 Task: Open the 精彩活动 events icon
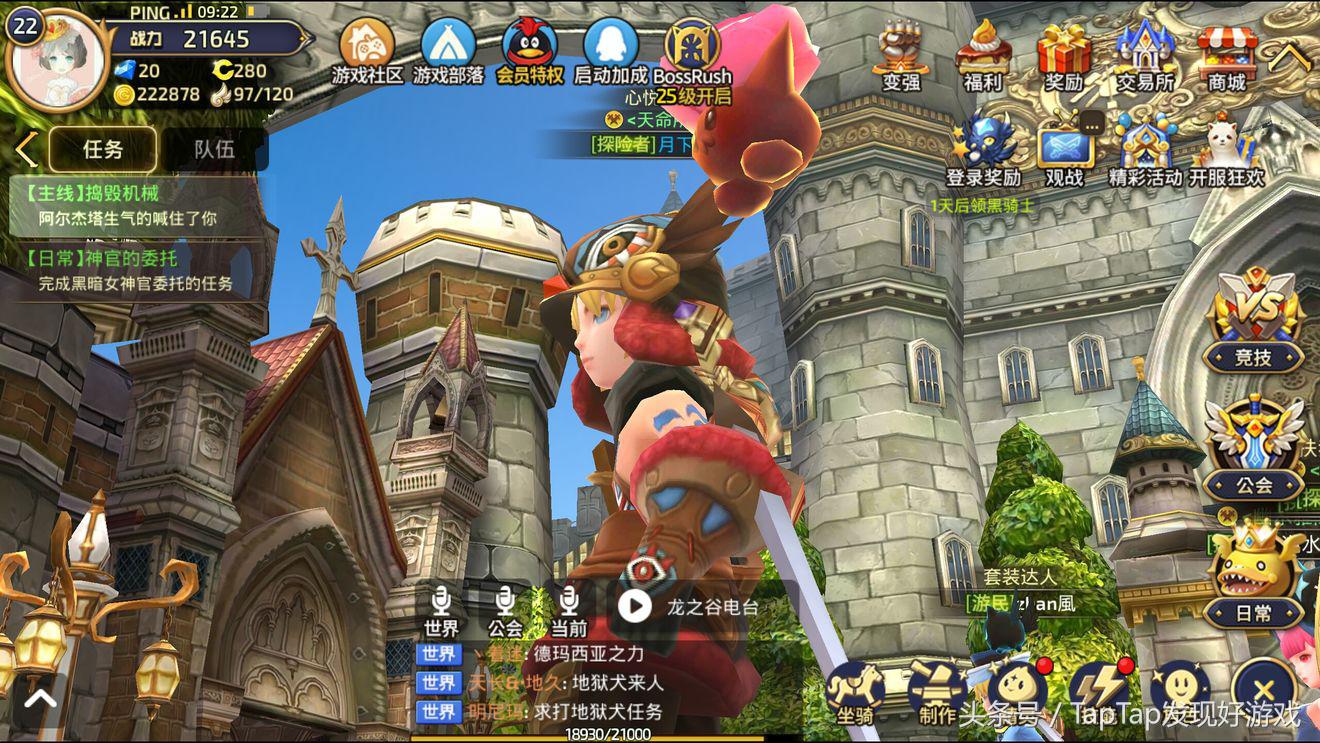1146,148
